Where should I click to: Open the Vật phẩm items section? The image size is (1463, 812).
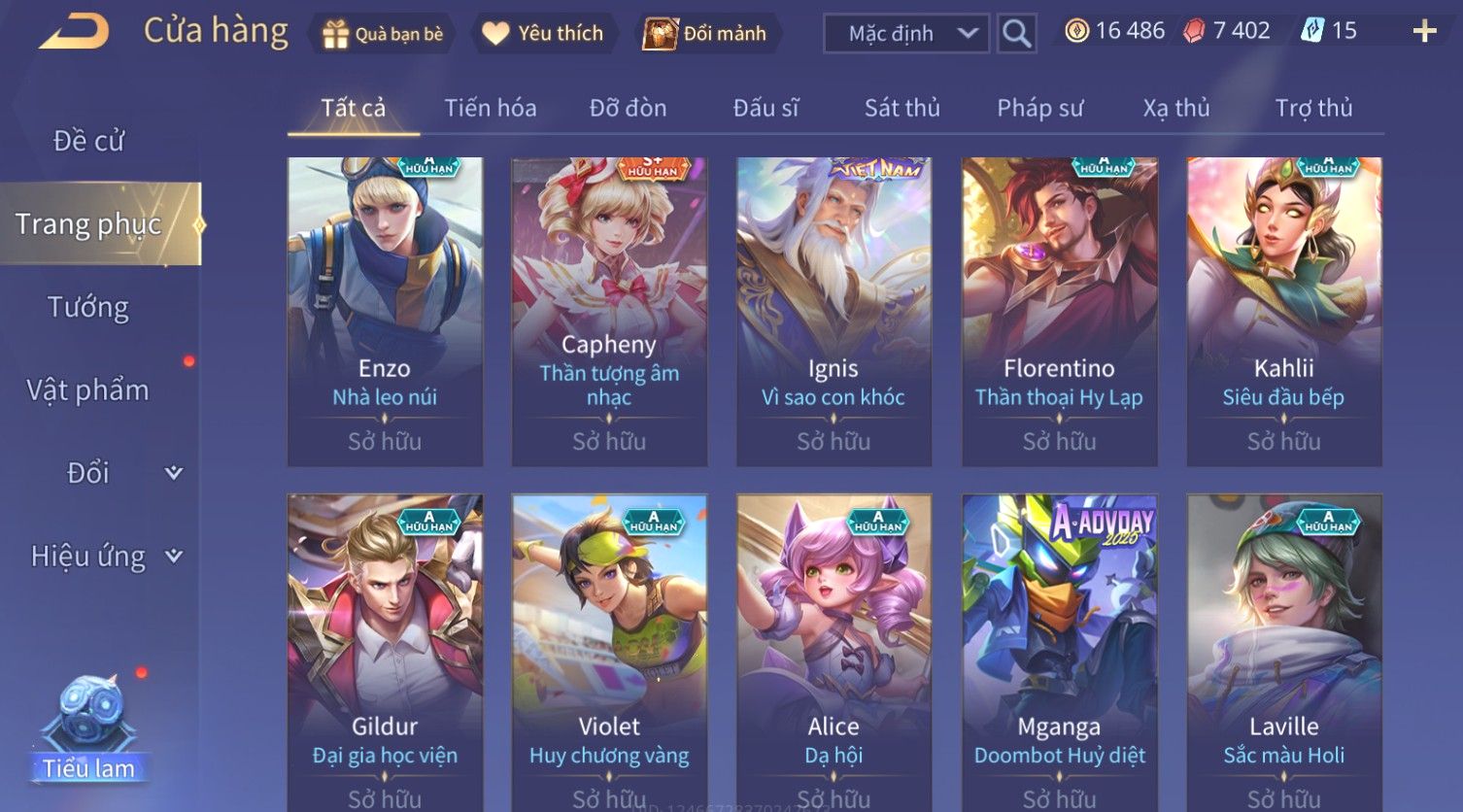[88, 390]
